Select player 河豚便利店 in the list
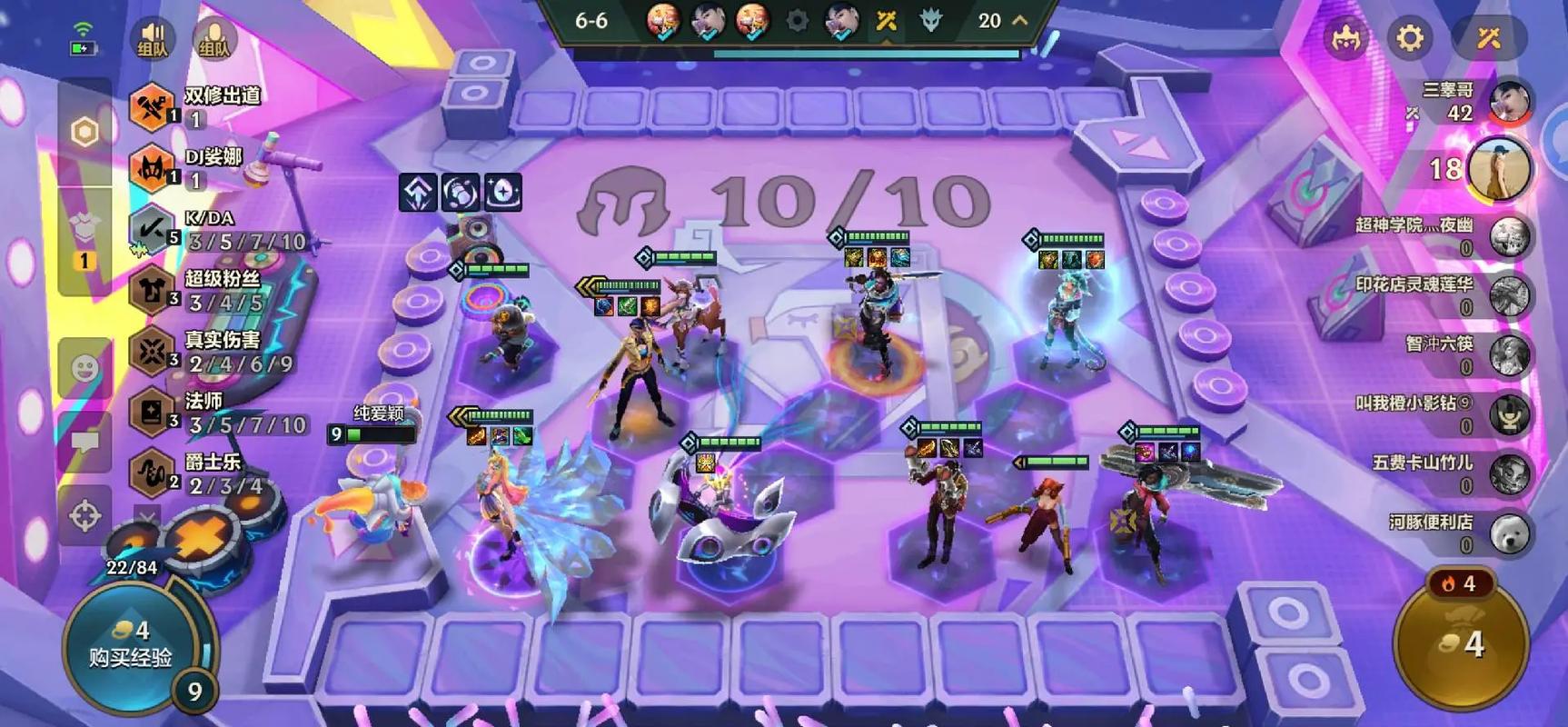The image size is (1568, 727). point(1509,533)
